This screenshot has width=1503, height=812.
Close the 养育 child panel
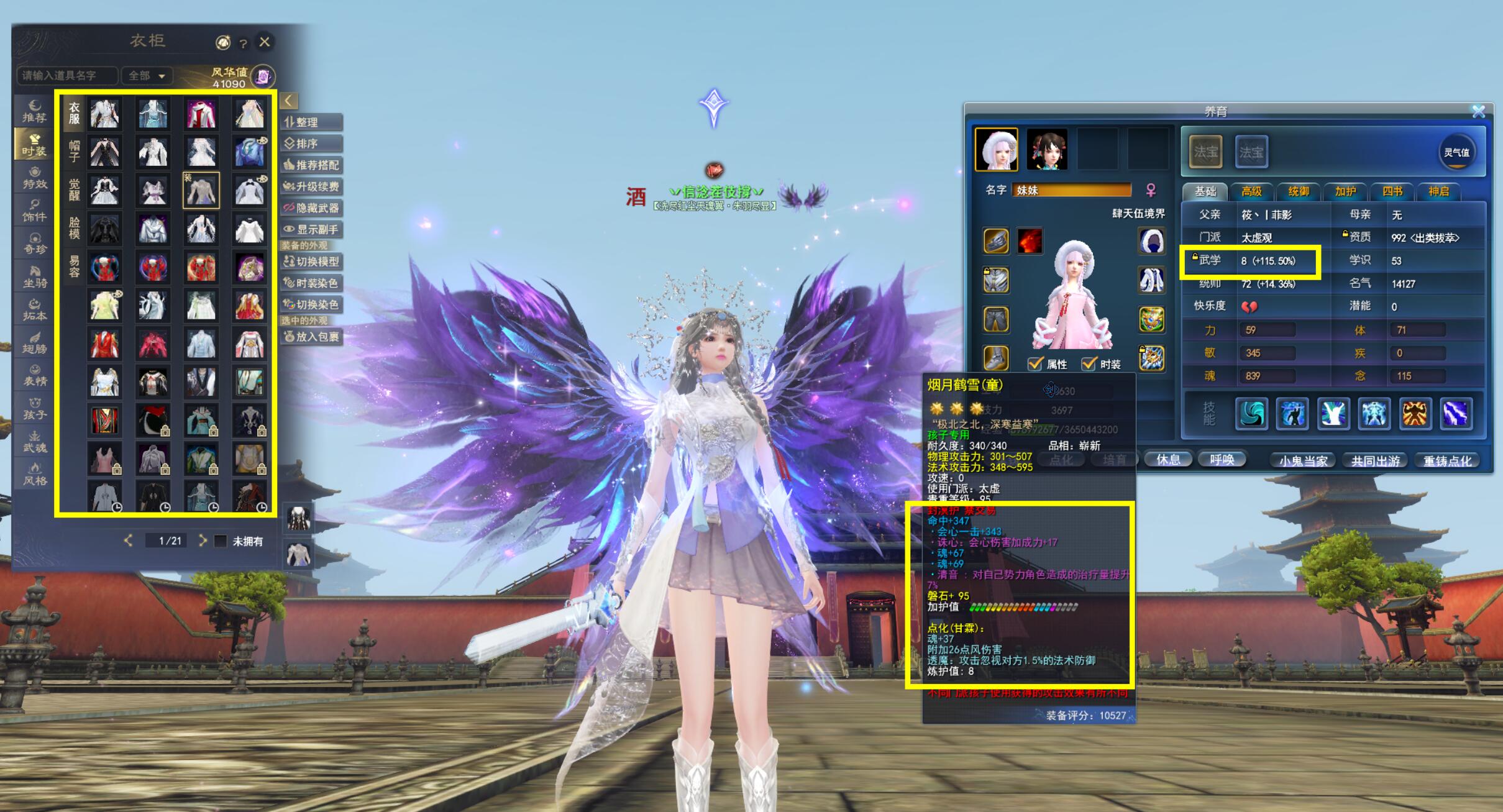click(1478, 111)
